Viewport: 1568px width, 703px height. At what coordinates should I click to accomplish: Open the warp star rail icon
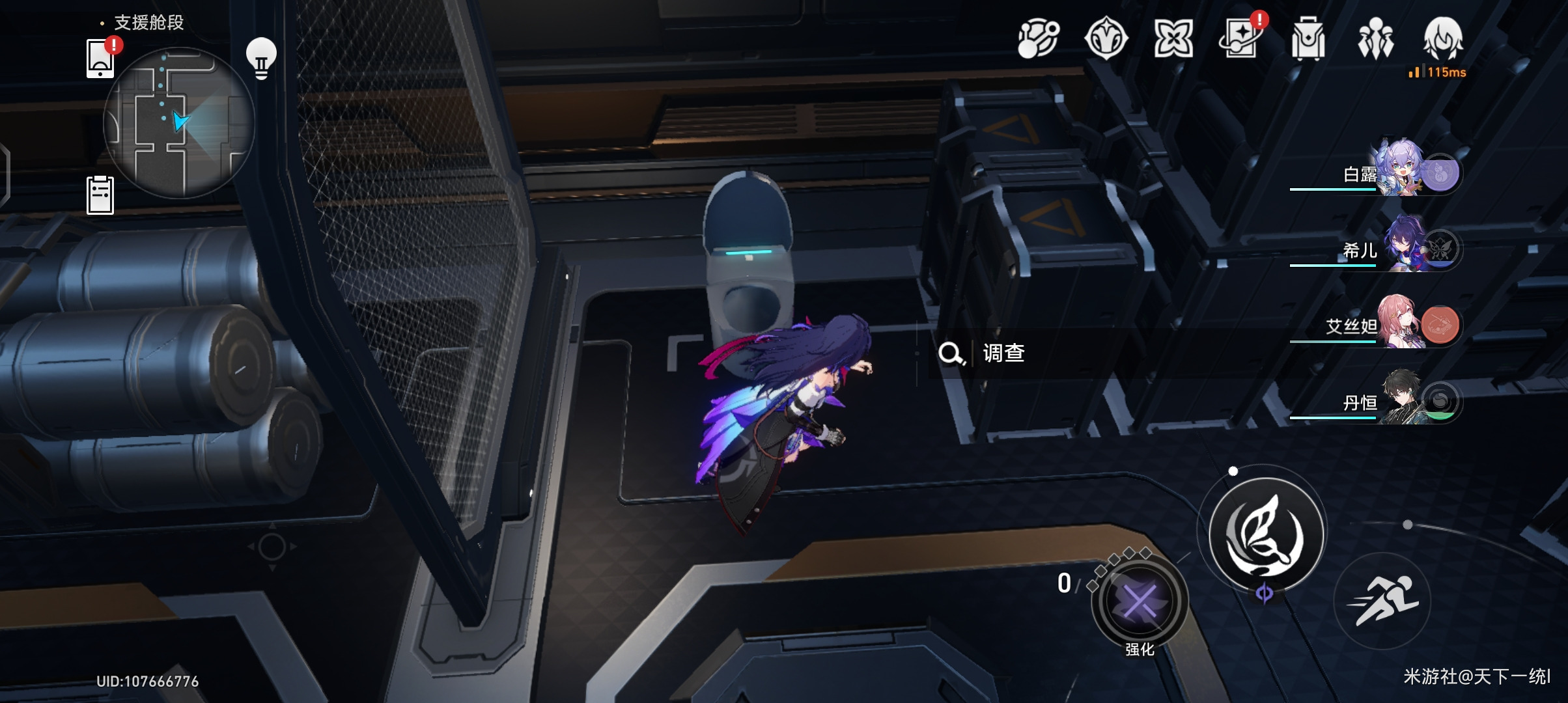(1039, 38)
